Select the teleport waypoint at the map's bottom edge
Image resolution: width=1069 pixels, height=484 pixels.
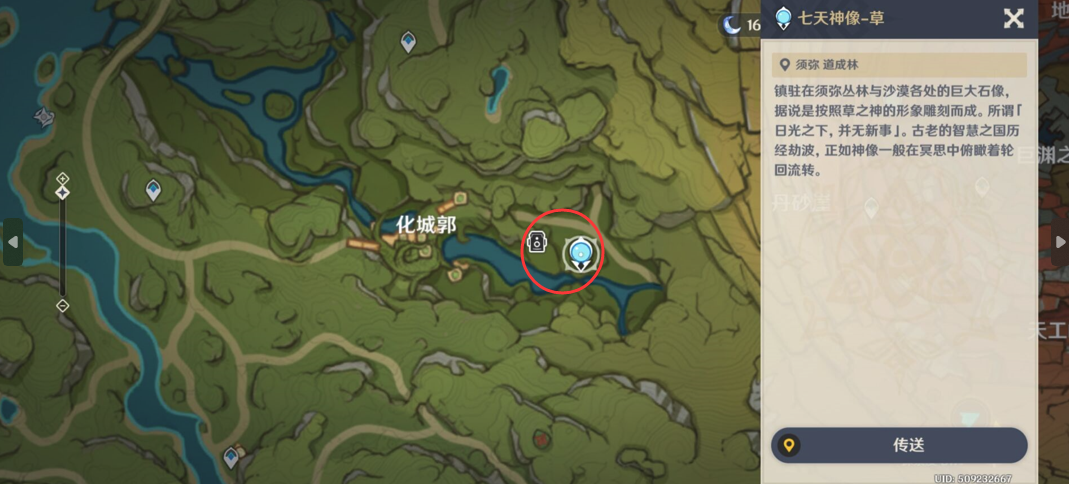[x=232, y=458]
